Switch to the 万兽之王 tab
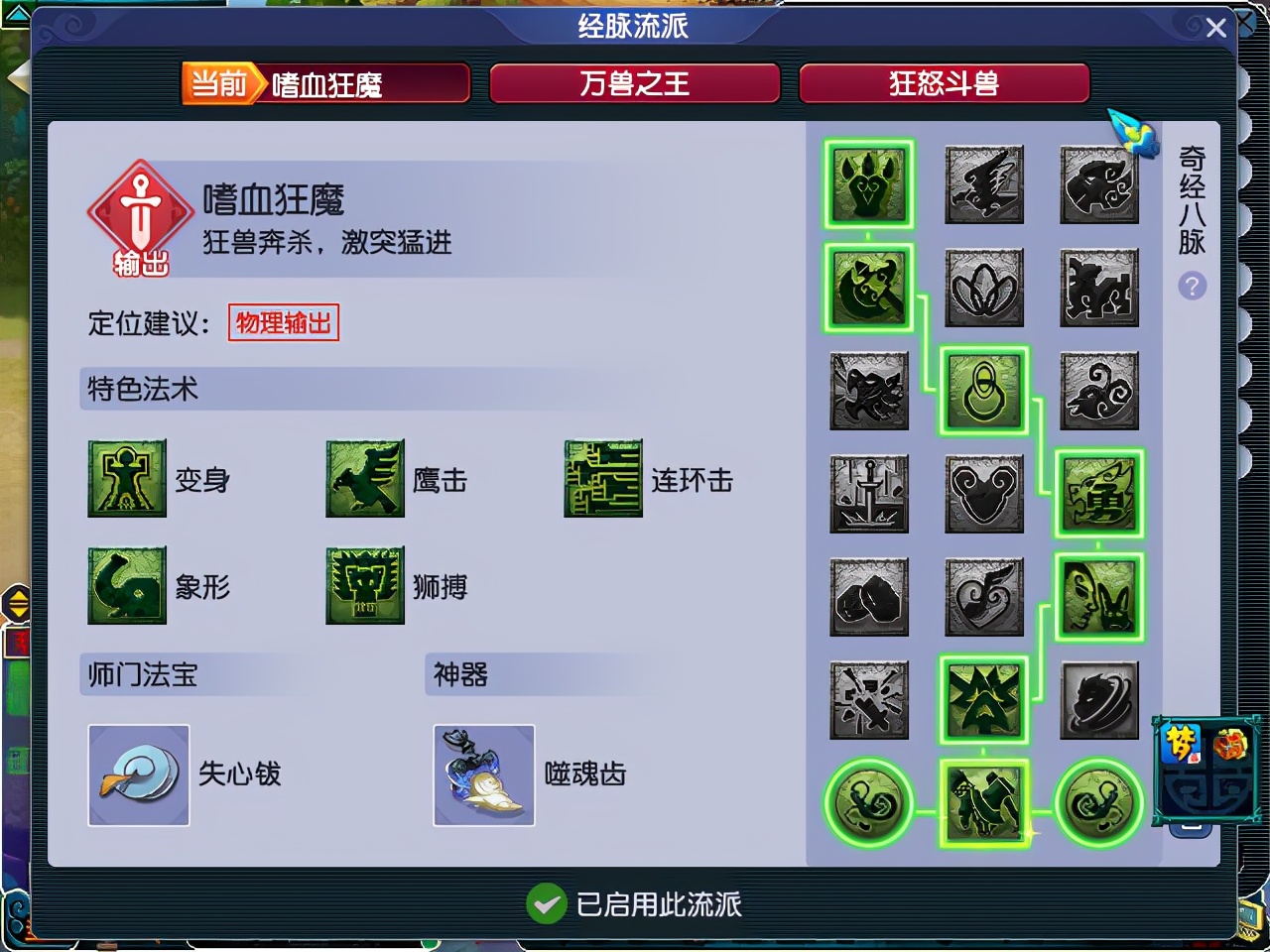Viewport: 1270px width, 952px height. coord(634,83)
